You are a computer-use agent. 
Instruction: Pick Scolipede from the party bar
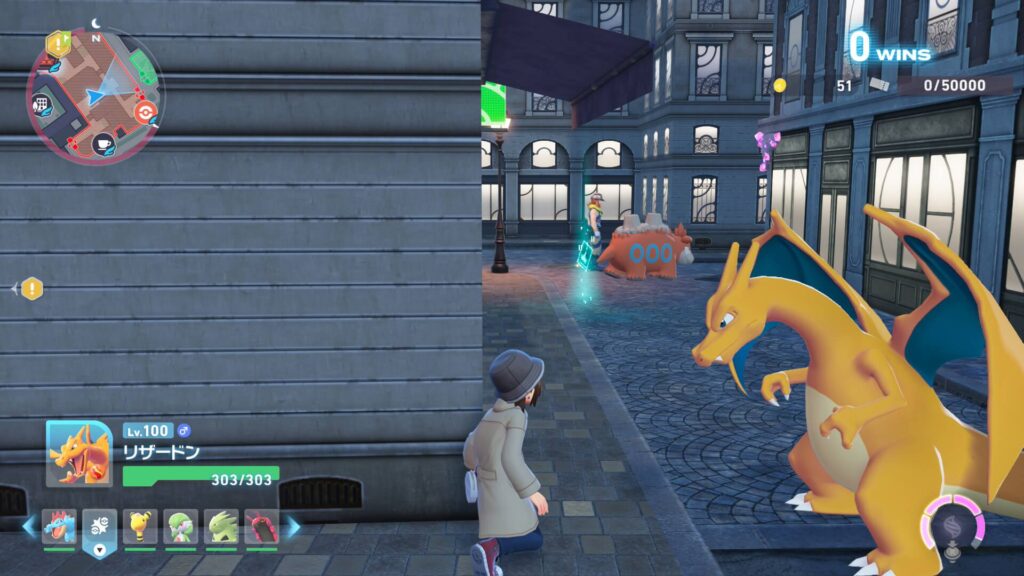coord(261,526)
